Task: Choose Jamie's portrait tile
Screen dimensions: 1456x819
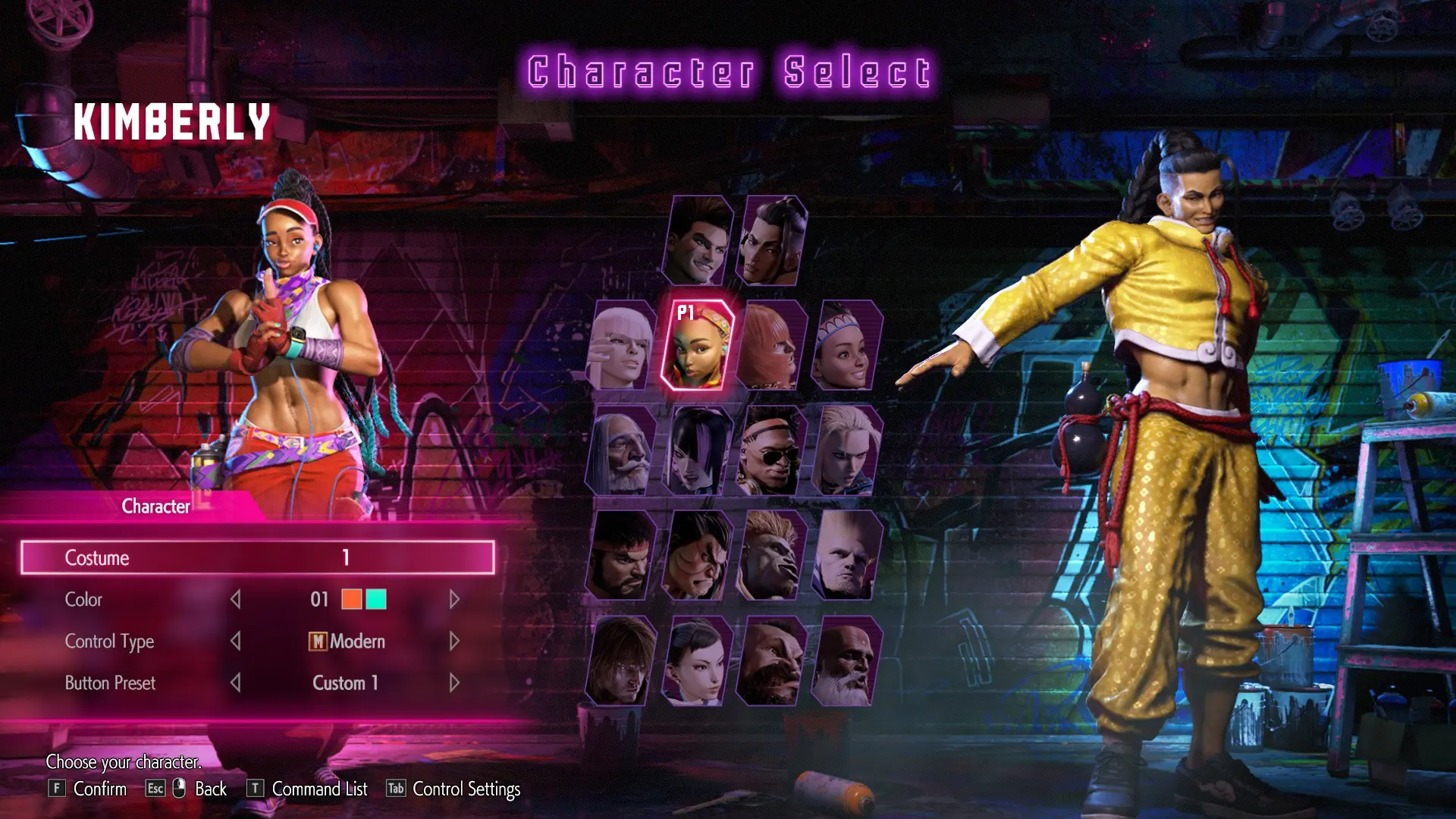Action: click(771, 240)
